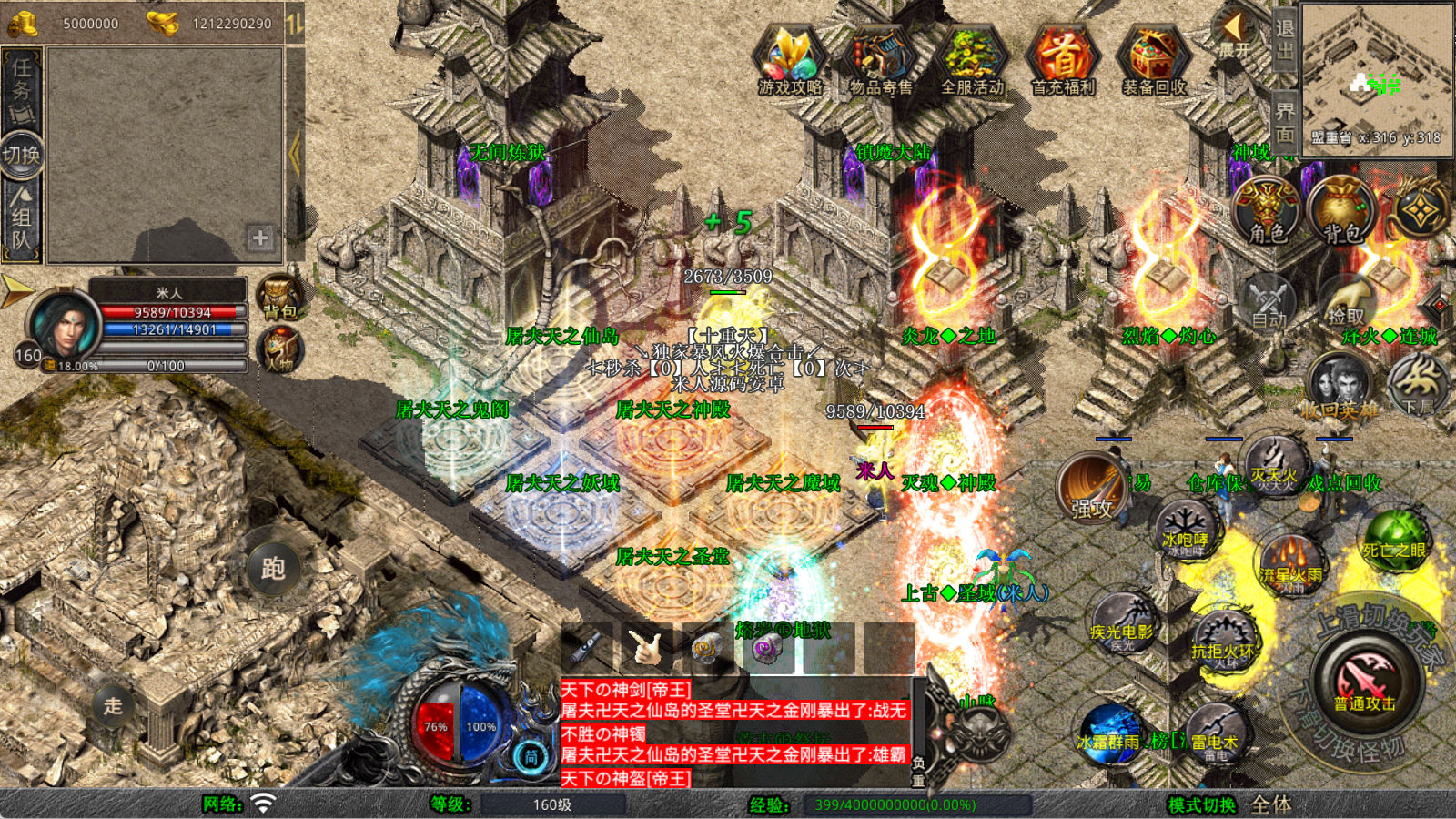Open the 背包 bag beside 角色

pos(1341,210)
